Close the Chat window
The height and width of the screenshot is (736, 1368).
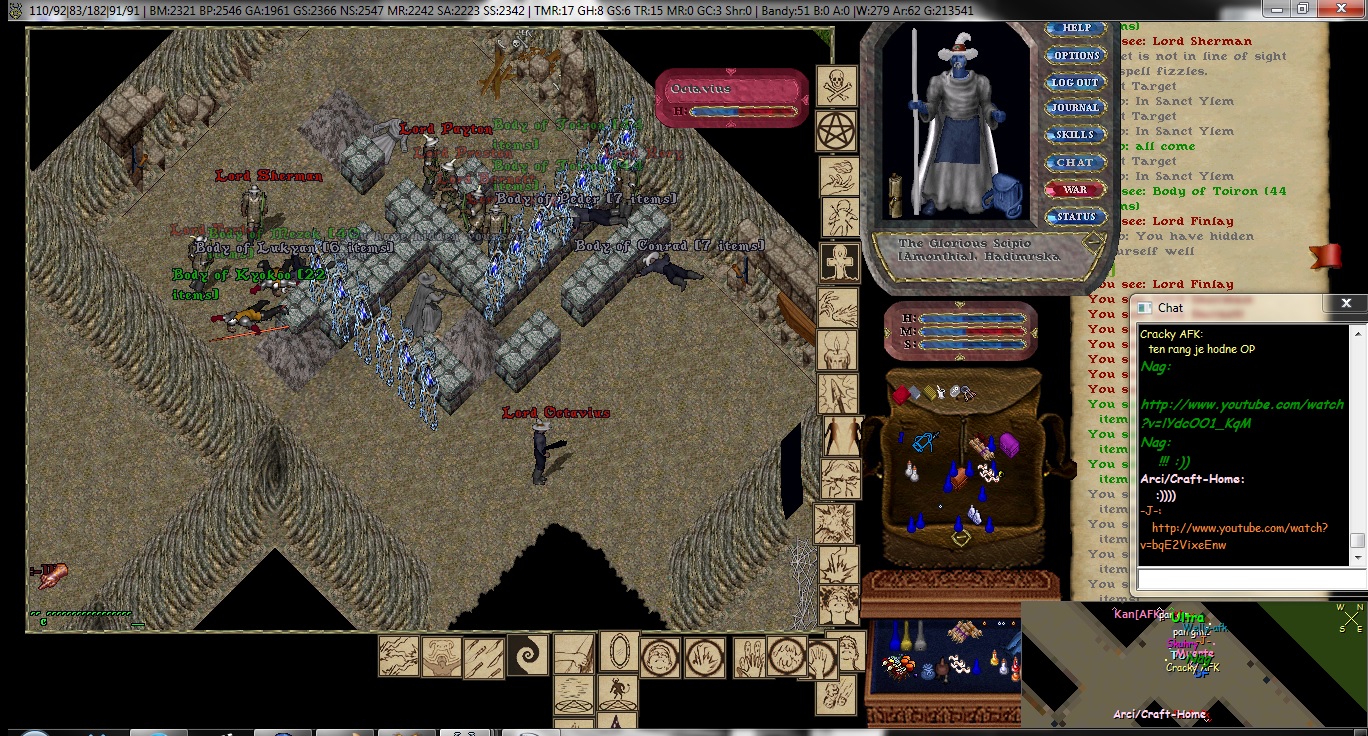1346,304
